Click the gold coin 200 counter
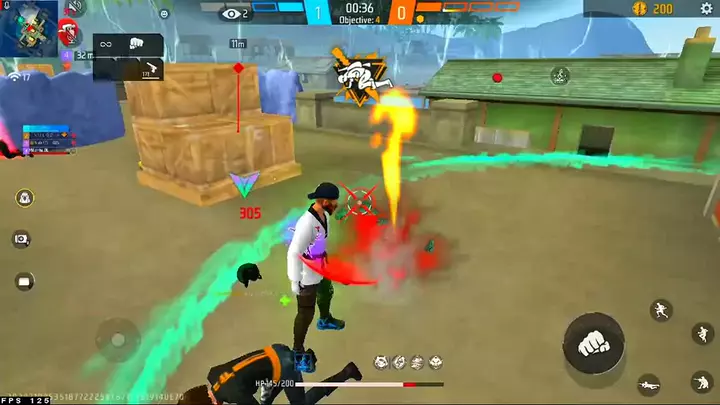 (x=653, y=9)
